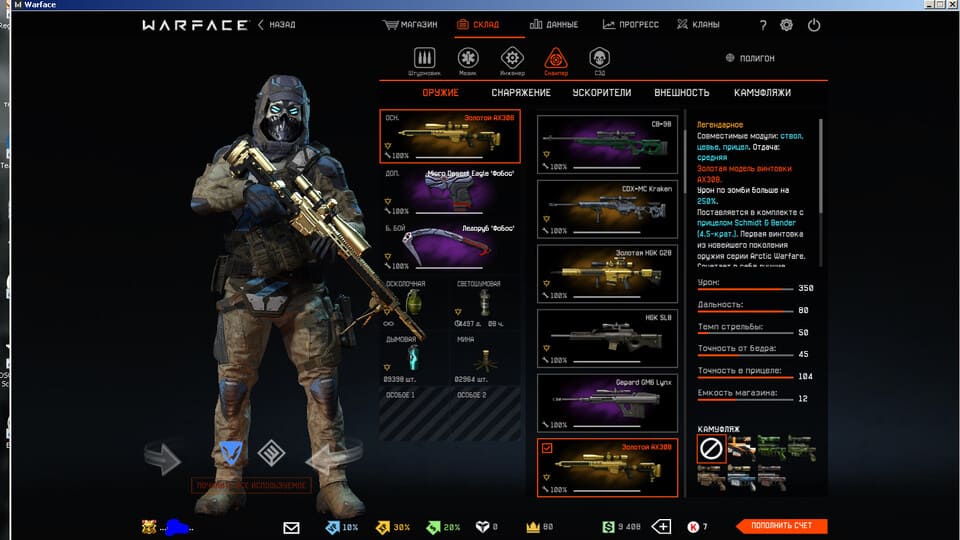Select the Медик class icon
The image size is (960, 540).
pyautogui.click(x=468, y=60)
